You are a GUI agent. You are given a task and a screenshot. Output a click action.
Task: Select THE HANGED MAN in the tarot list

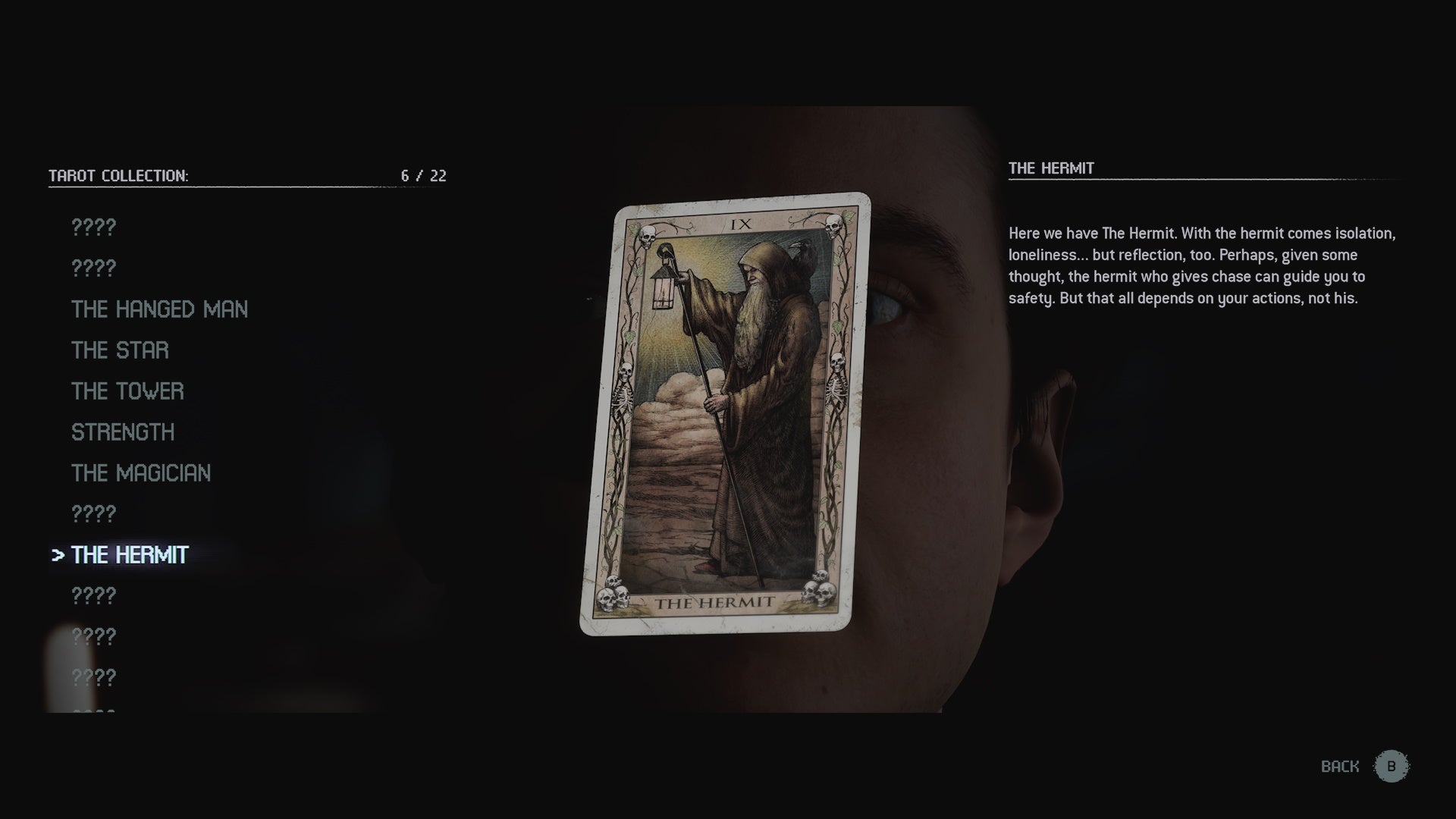point(158,309)
